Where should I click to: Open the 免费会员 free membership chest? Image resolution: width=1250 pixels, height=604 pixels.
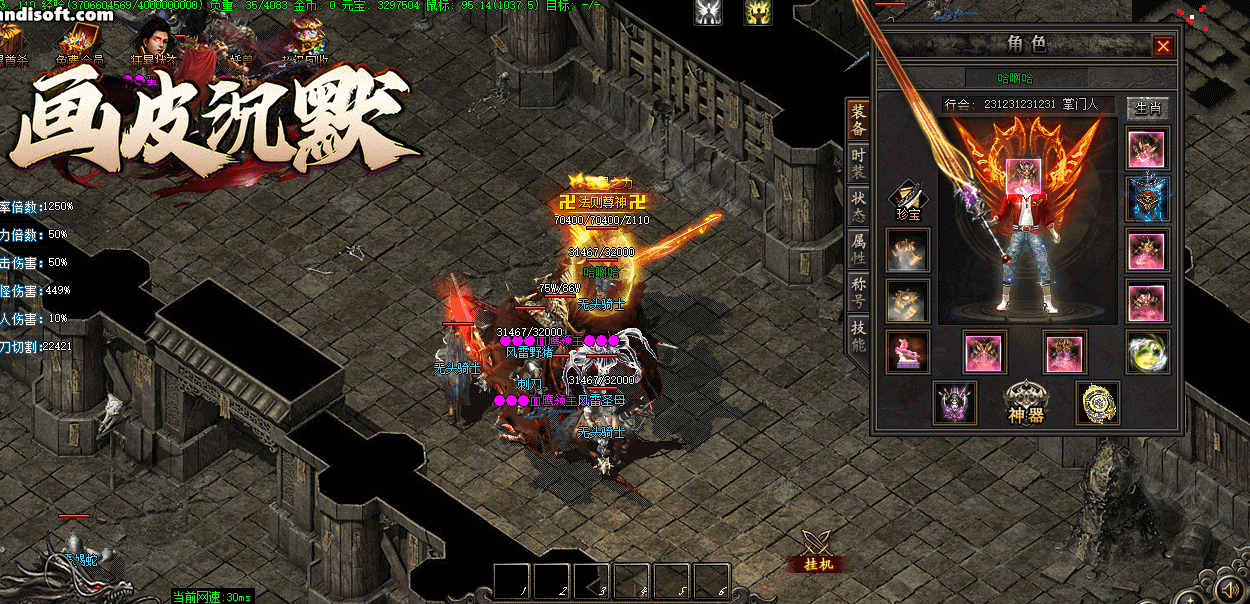tap(77, 43)
